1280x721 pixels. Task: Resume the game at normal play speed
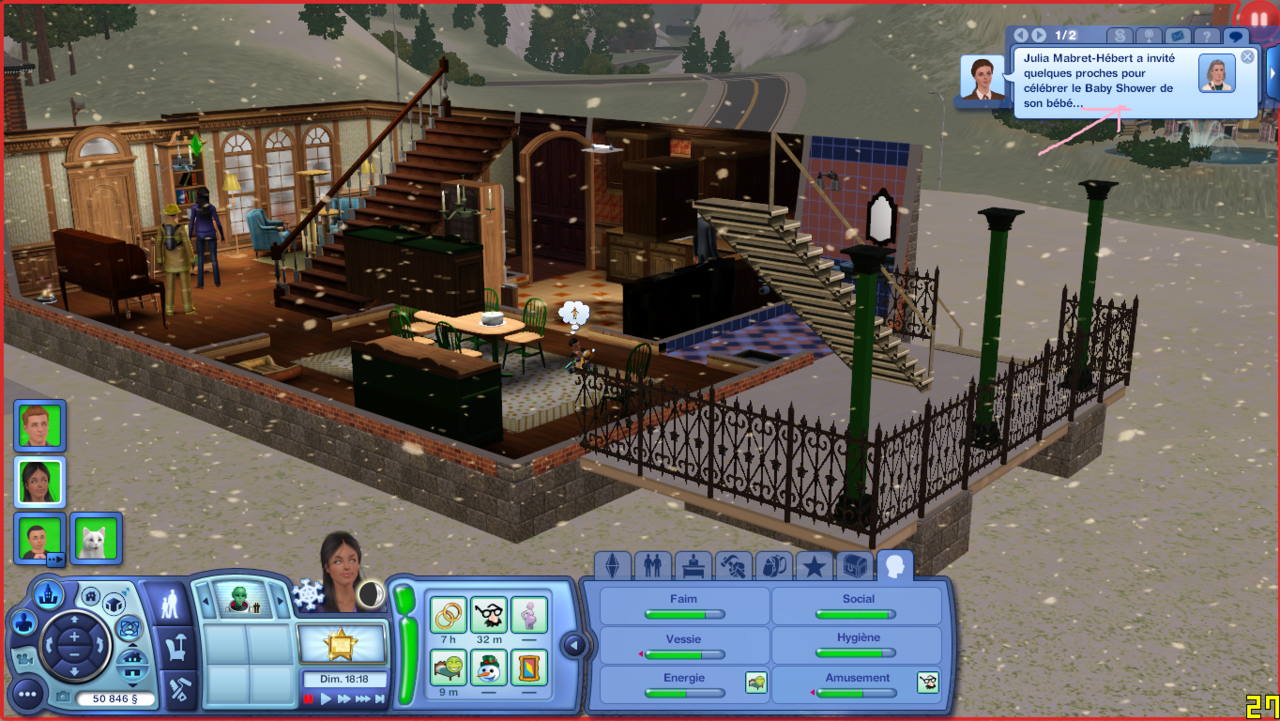click(326, 699)
